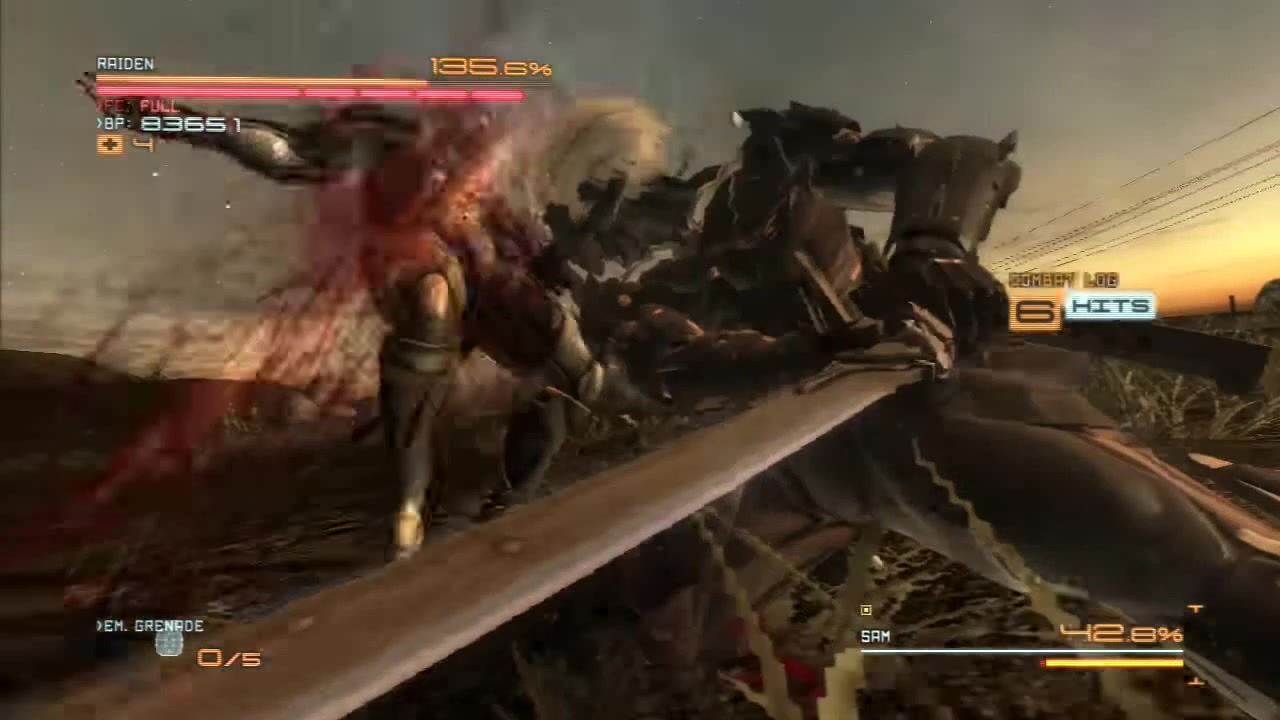Click the yellow lock-on marker above SAM bar

point(864,610)
